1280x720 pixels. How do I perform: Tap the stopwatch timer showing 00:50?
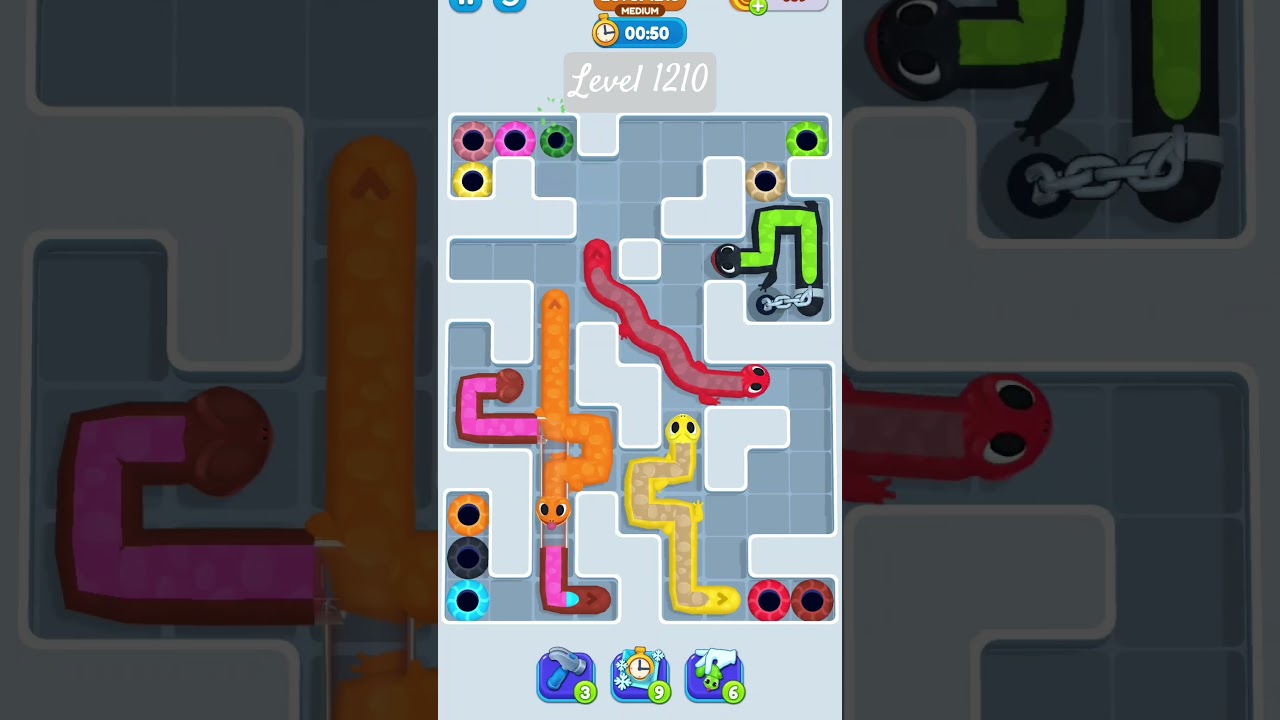(x=640, y=33)
